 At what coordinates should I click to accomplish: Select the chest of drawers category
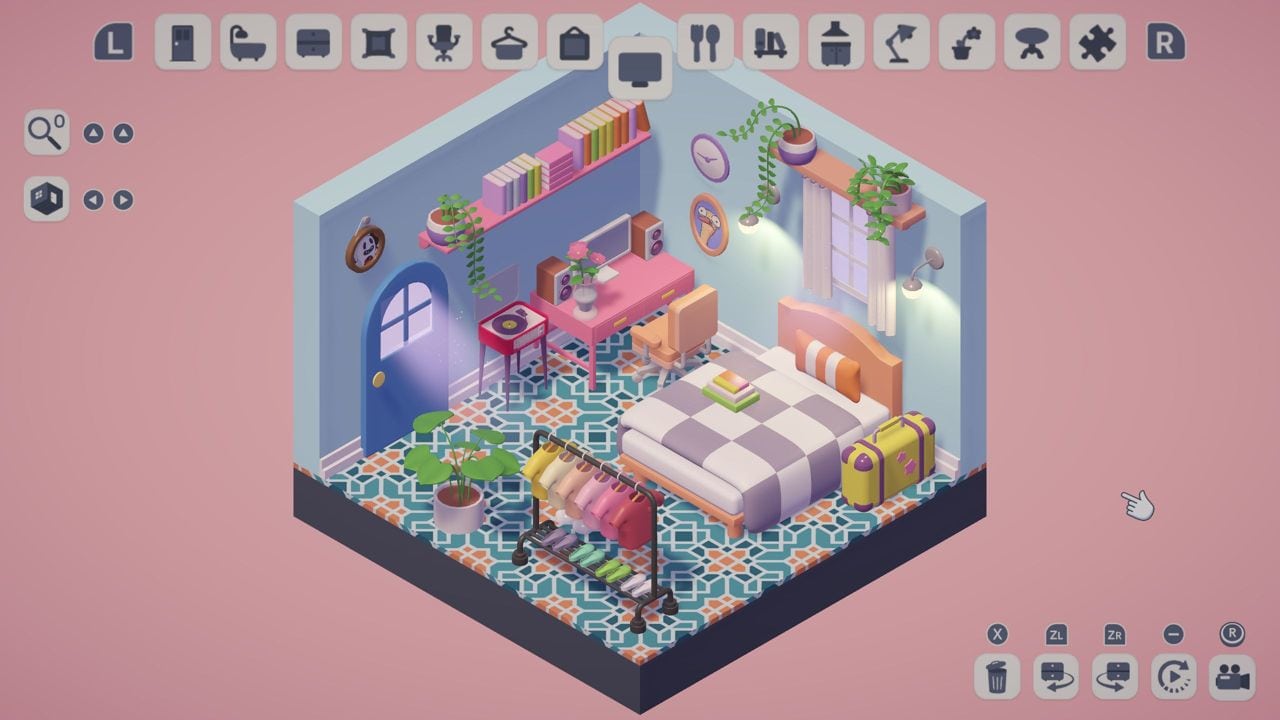point(312,44)
